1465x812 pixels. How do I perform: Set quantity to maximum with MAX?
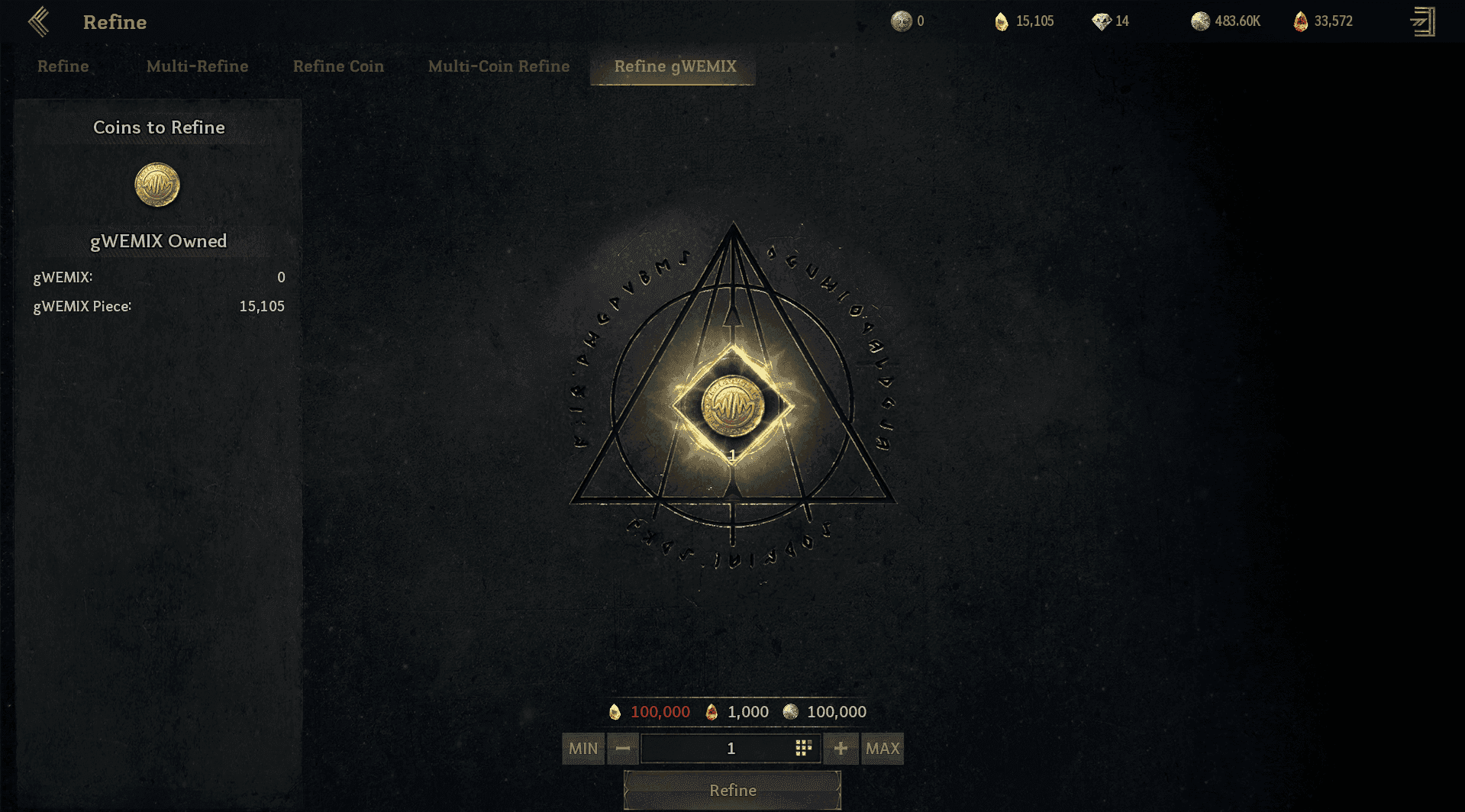(x=883, y=749)
